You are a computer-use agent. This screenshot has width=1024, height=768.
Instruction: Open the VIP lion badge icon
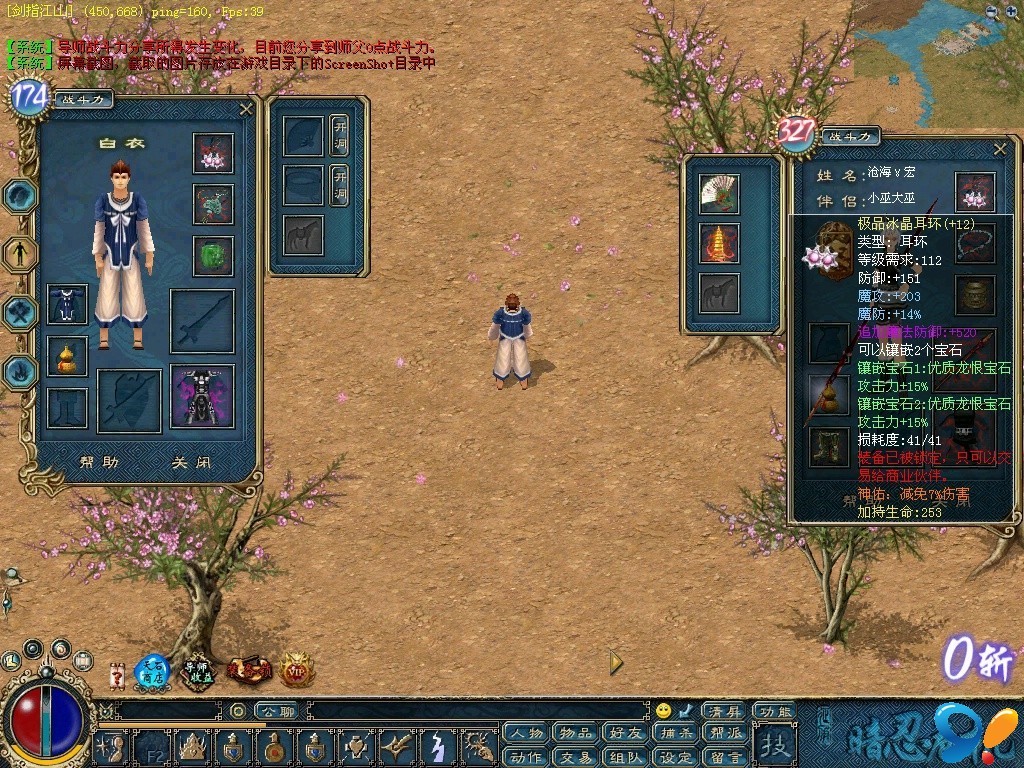297,669
